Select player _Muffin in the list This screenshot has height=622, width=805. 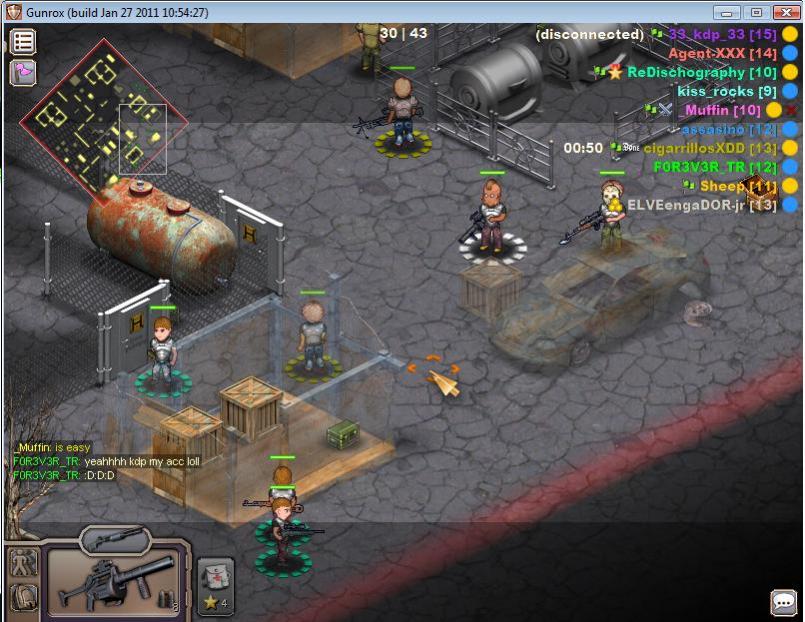(x=722, y=110)
